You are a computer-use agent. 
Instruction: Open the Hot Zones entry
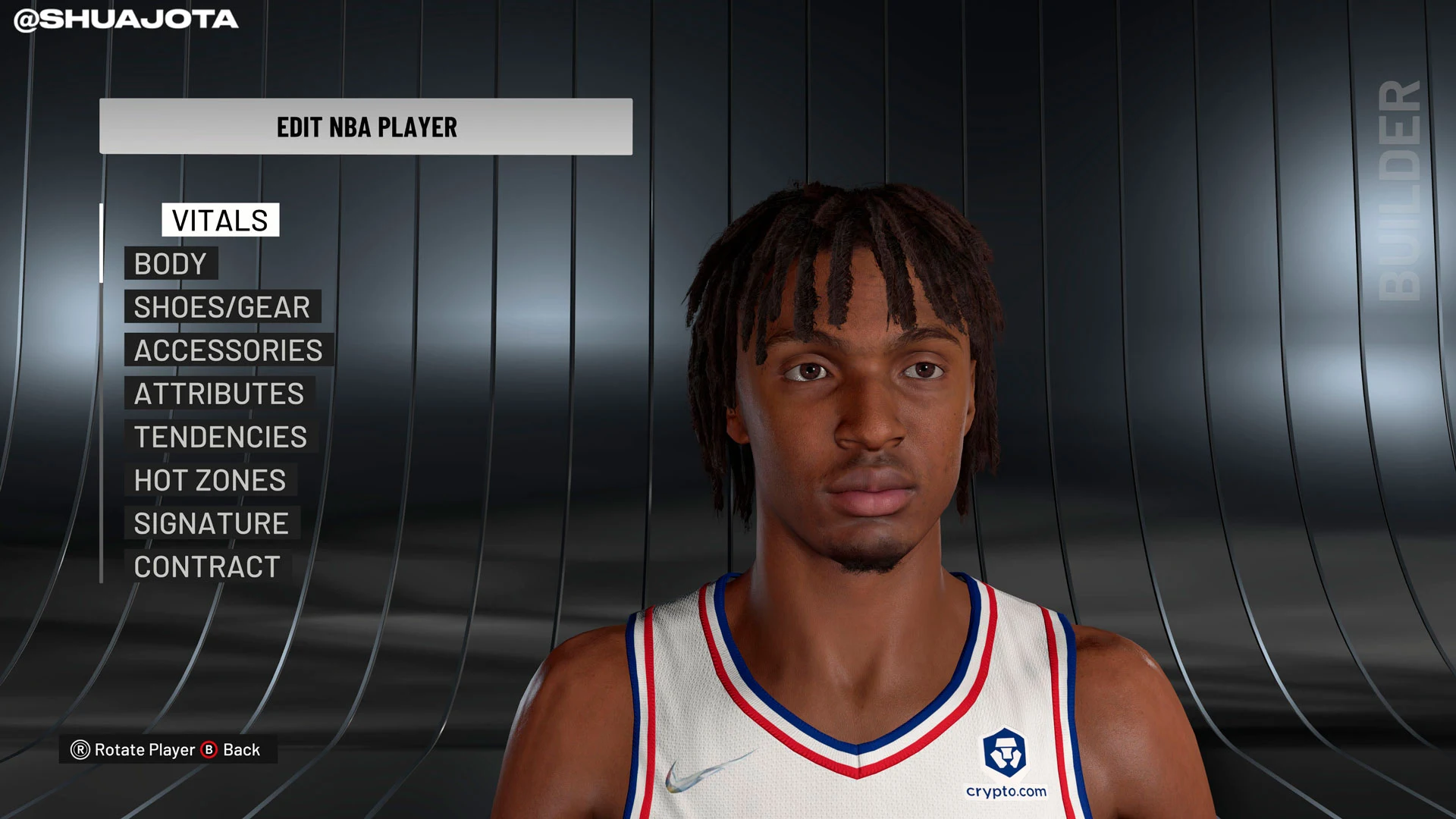[210, 480]
